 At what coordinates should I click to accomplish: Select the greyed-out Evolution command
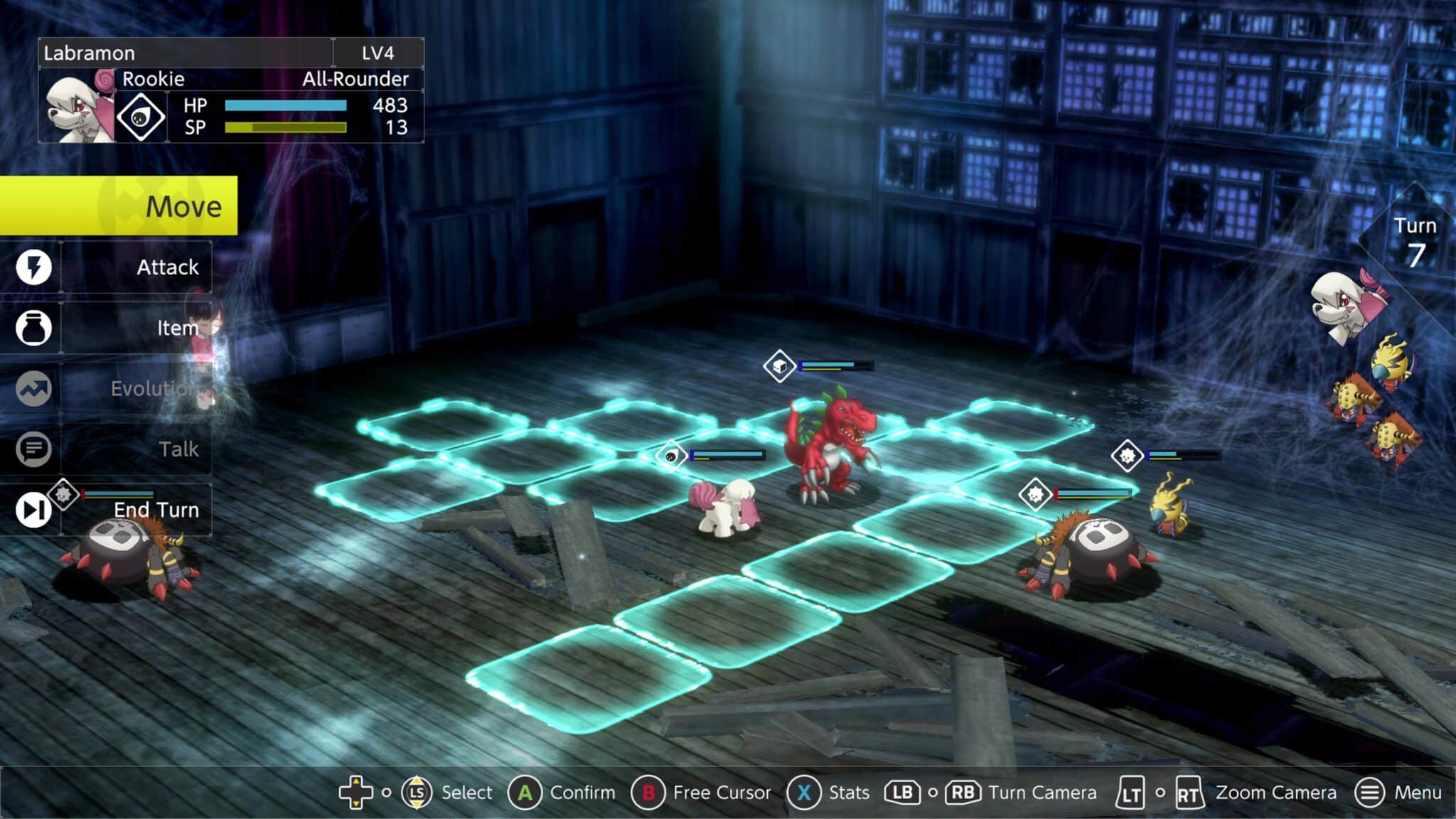[135, 389]
